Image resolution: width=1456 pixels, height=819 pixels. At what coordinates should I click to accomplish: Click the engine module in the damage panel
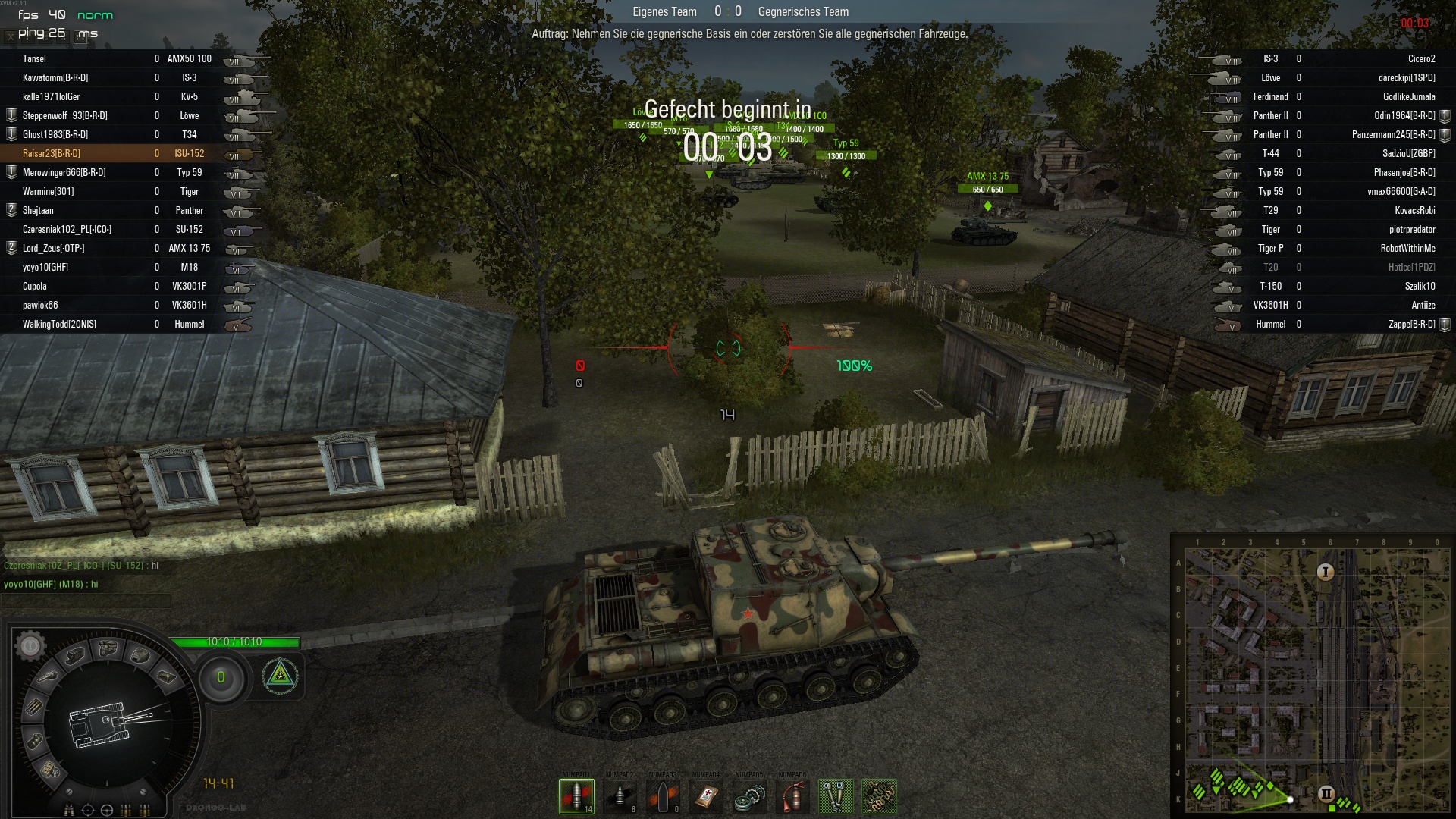click(107, 648)
